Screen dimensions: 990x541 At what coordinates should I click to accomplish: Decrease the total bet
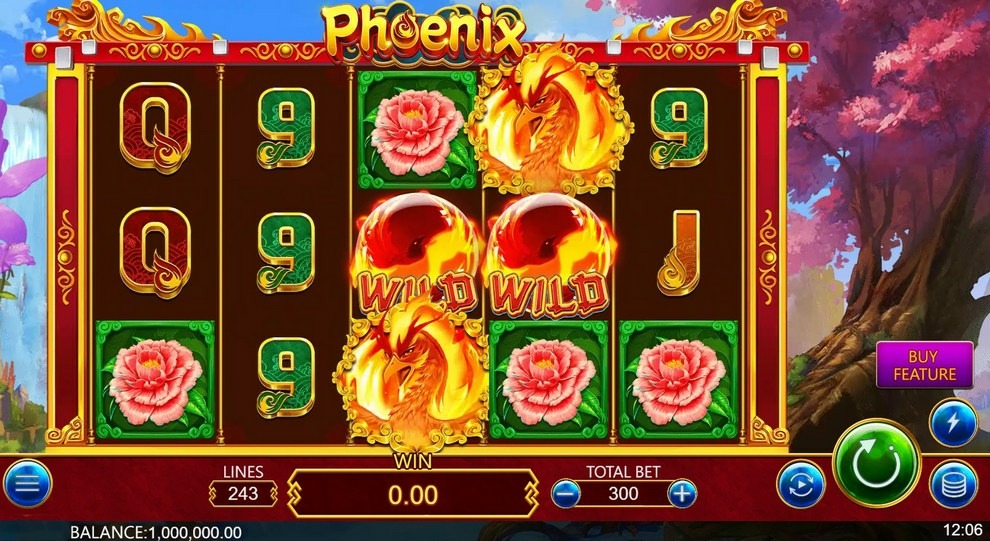(566, 492)
